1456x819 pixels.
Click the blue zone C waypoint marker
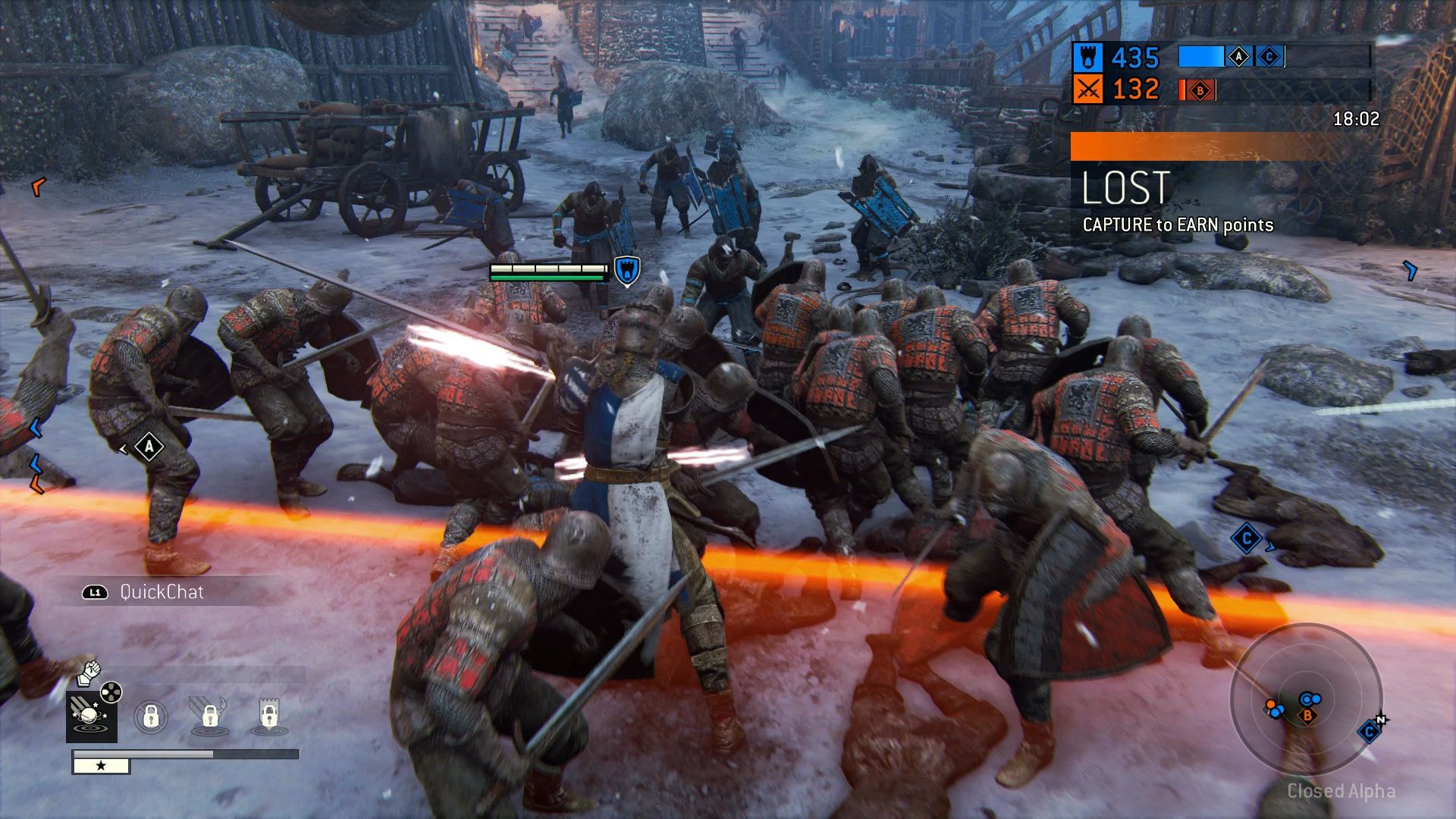pyautogui.click(x=1247, y=539)
